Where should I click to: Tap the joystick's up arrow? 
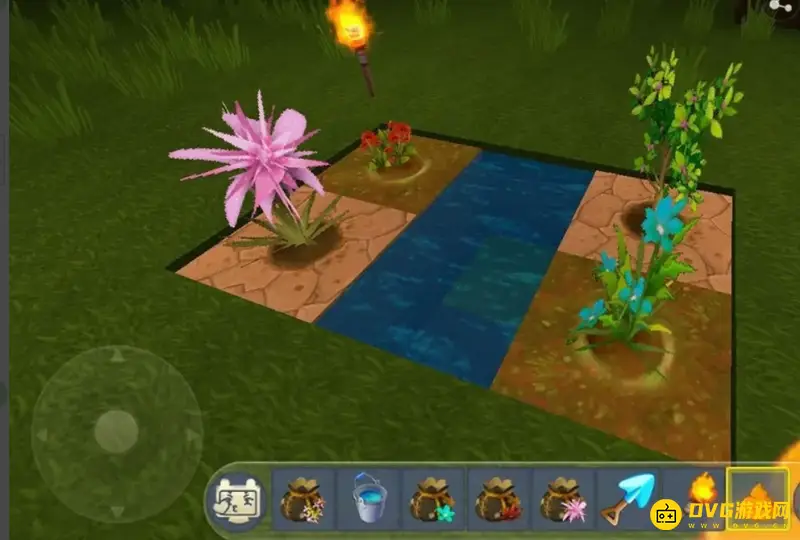click(117, 355)
